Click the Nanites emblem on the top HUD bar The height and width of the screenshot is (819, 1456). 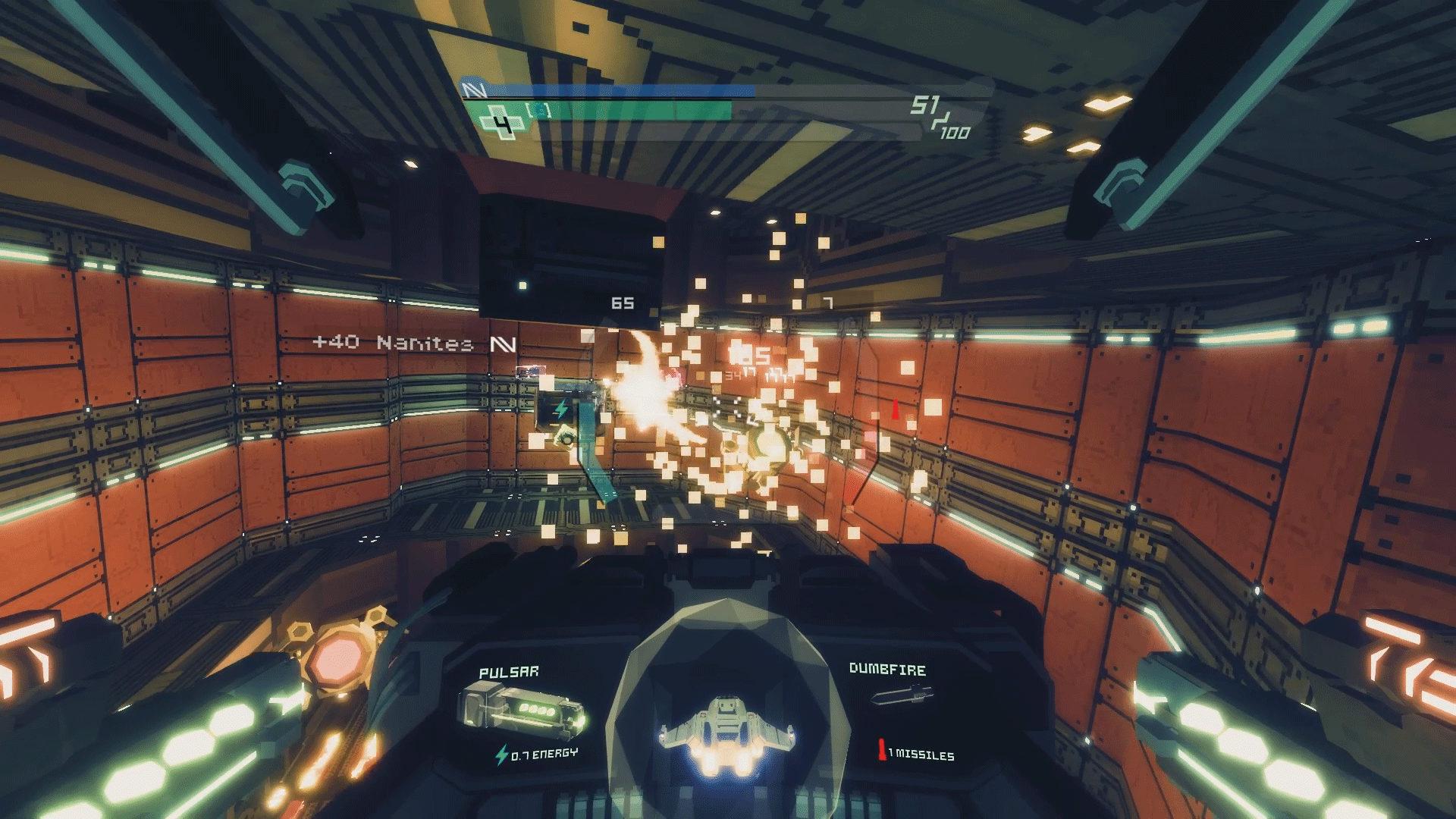tap(472, 89)
